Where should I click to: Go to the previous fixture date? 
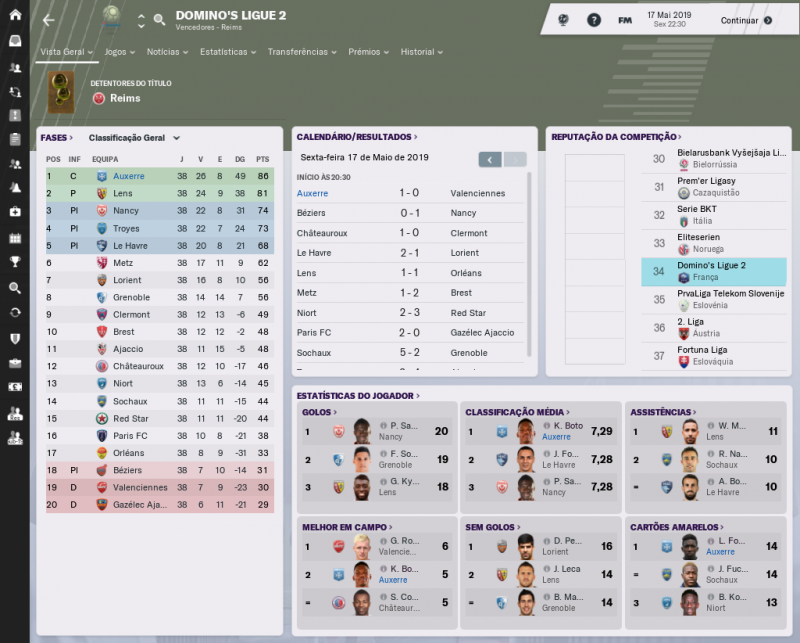click(489, 159)
